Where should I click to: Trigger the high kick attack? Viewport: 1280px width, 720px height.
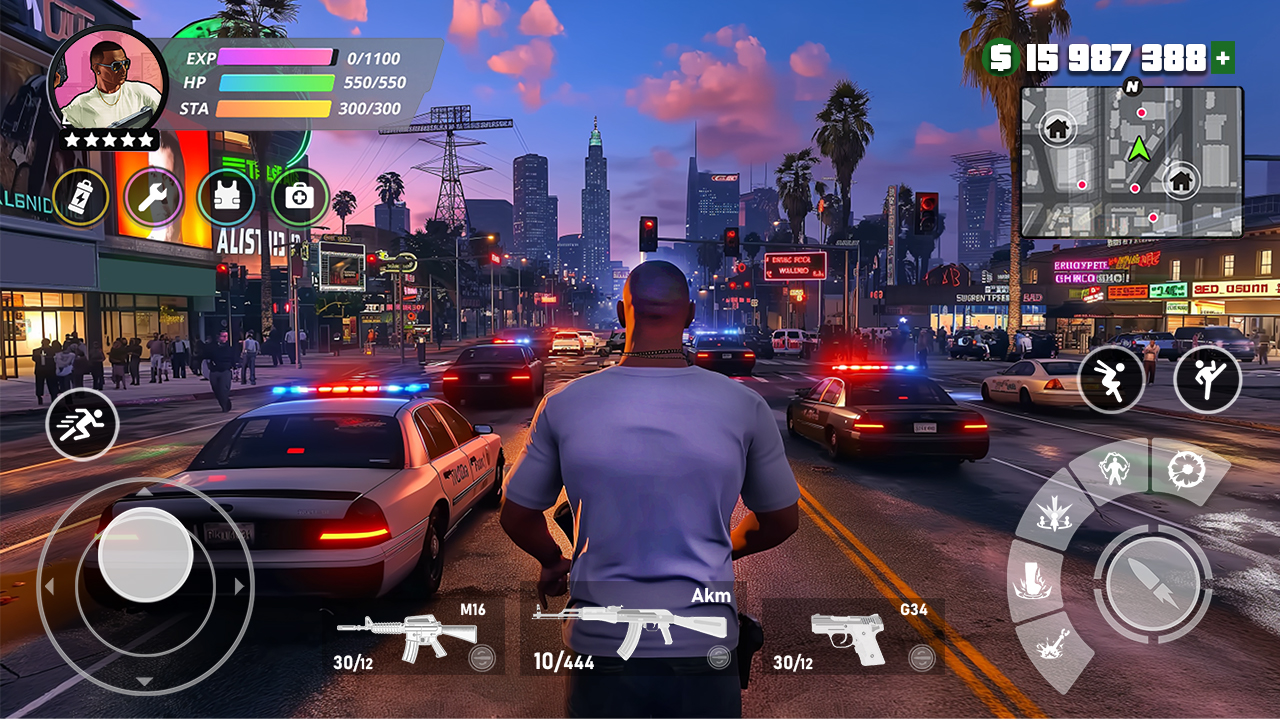[1207, 379]
